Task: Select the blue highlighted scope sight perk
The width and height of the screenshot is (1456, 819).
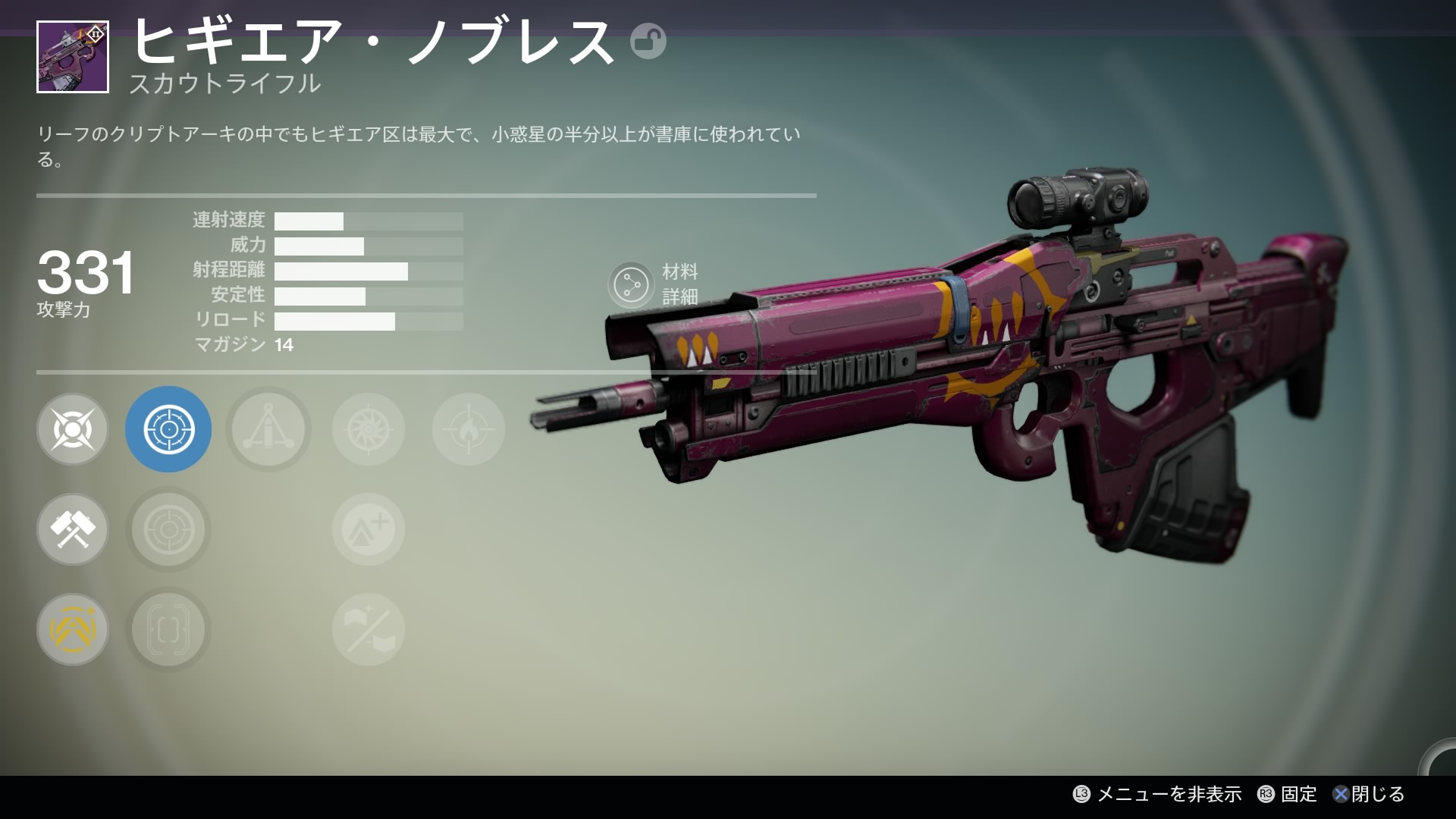Action: coord(168,429)
